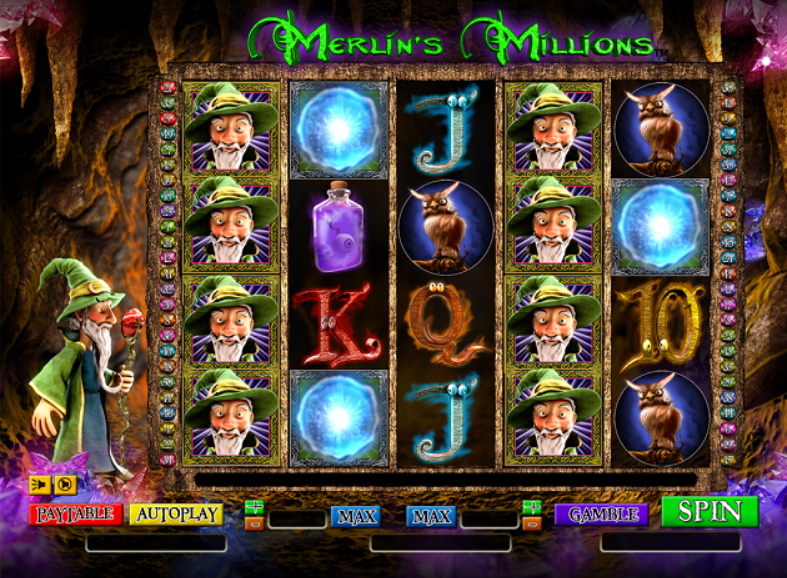Click the green plus beside Gamble

532,507
